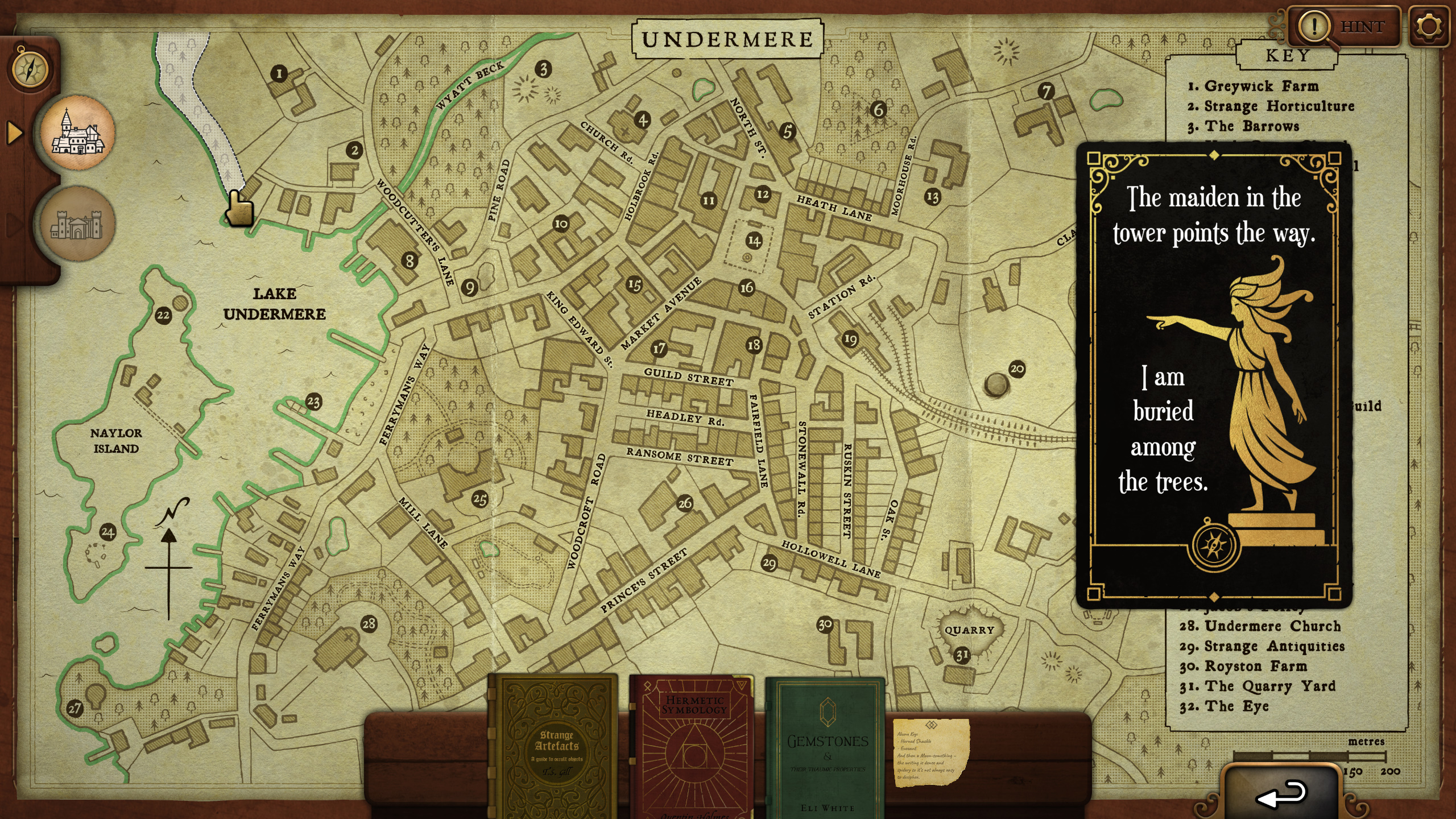
Task: Select map marker 6 in the woods
Action: click(879, 109)
